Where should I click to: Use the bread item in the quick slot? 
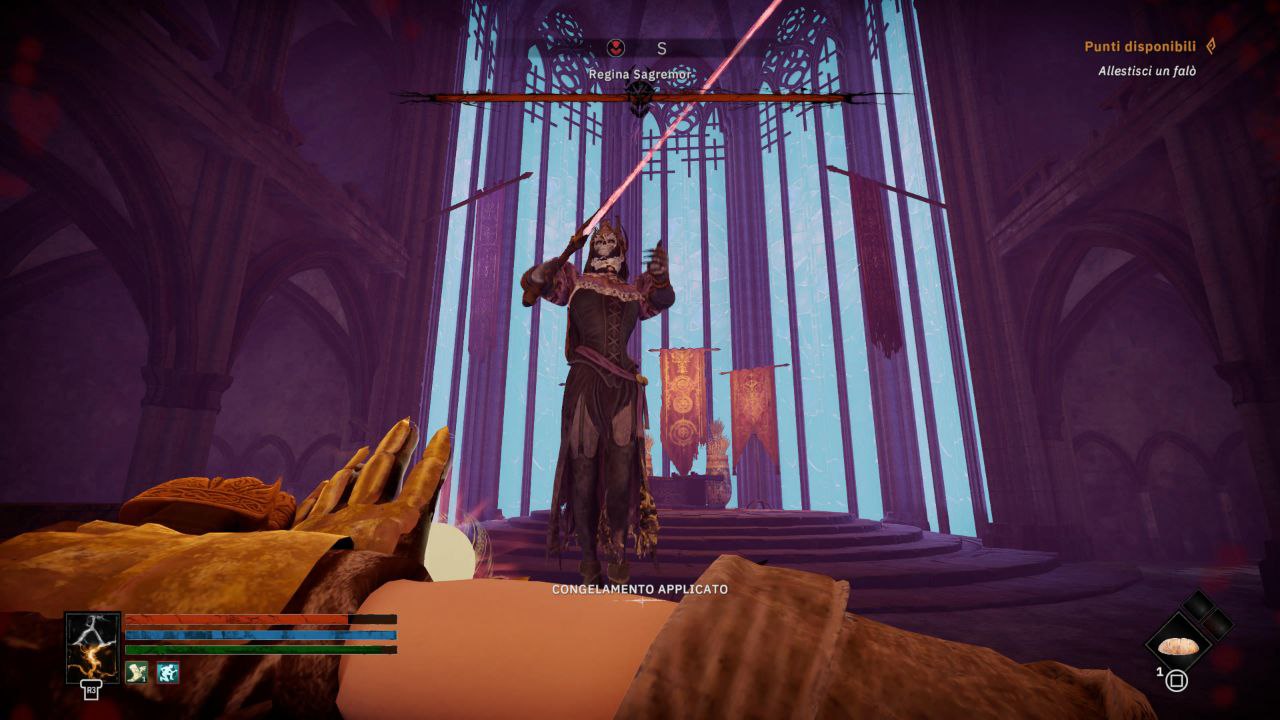[x=1178, y=646]
